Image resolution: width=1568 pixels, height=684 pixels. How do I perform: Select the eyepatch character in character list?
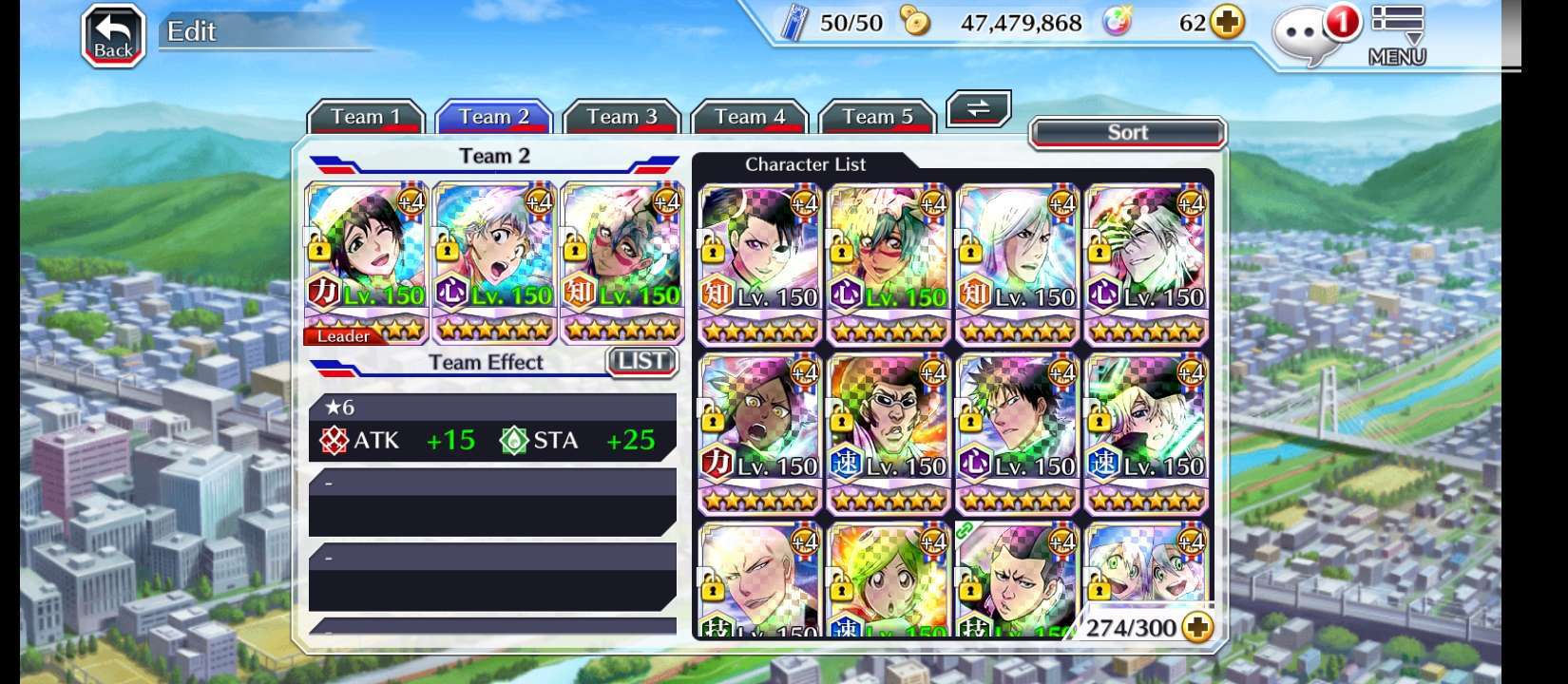(759, 263)
